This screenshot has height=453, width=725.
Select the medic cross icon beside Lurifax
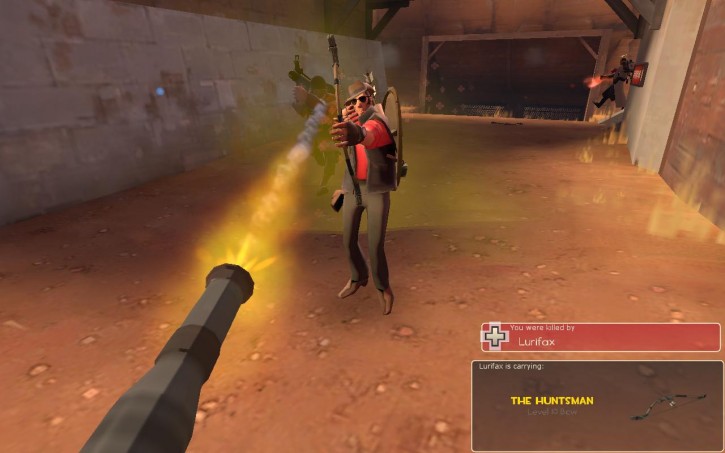pyautogui.click(x=495, y=337)
